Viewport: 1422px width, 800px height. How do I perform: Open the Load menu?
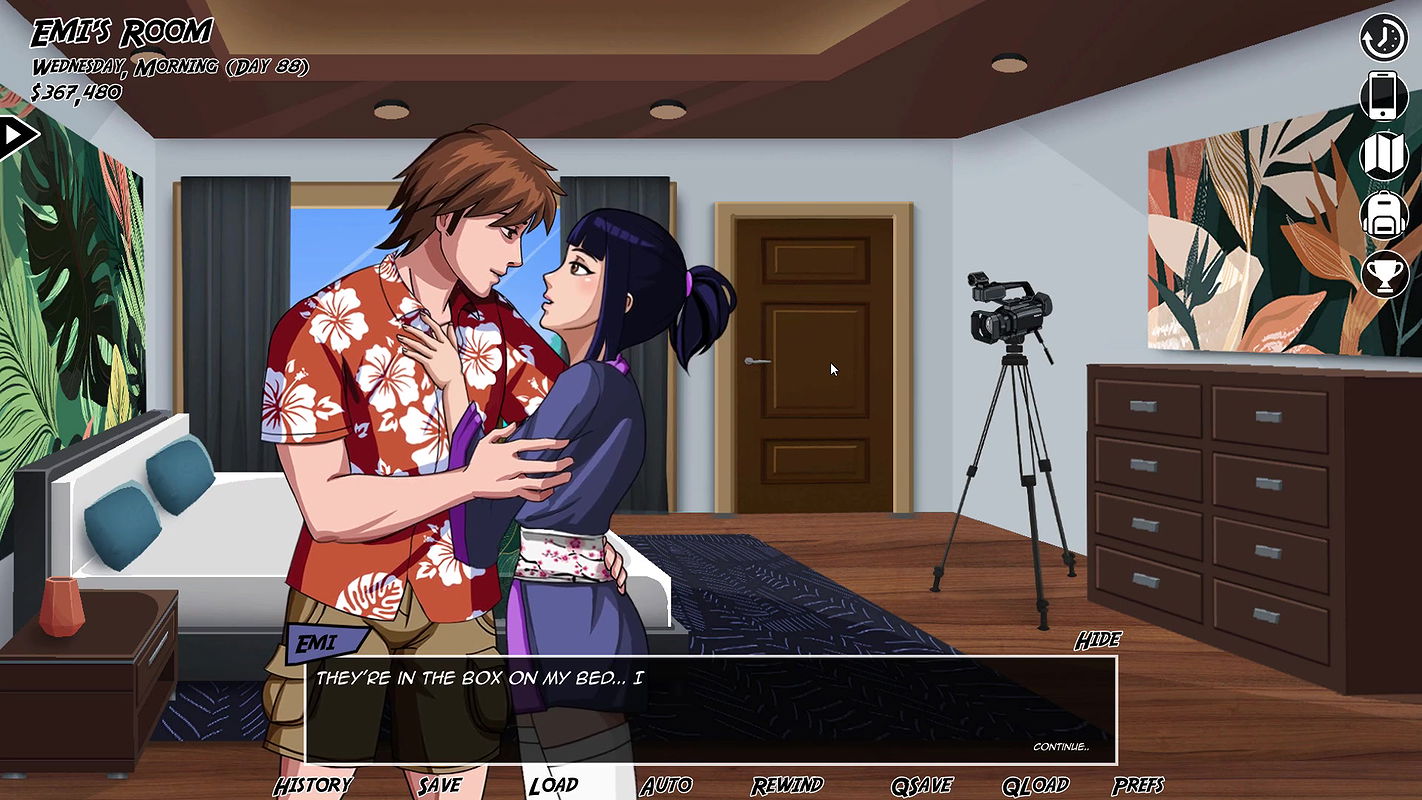click(x=553, y=785)
